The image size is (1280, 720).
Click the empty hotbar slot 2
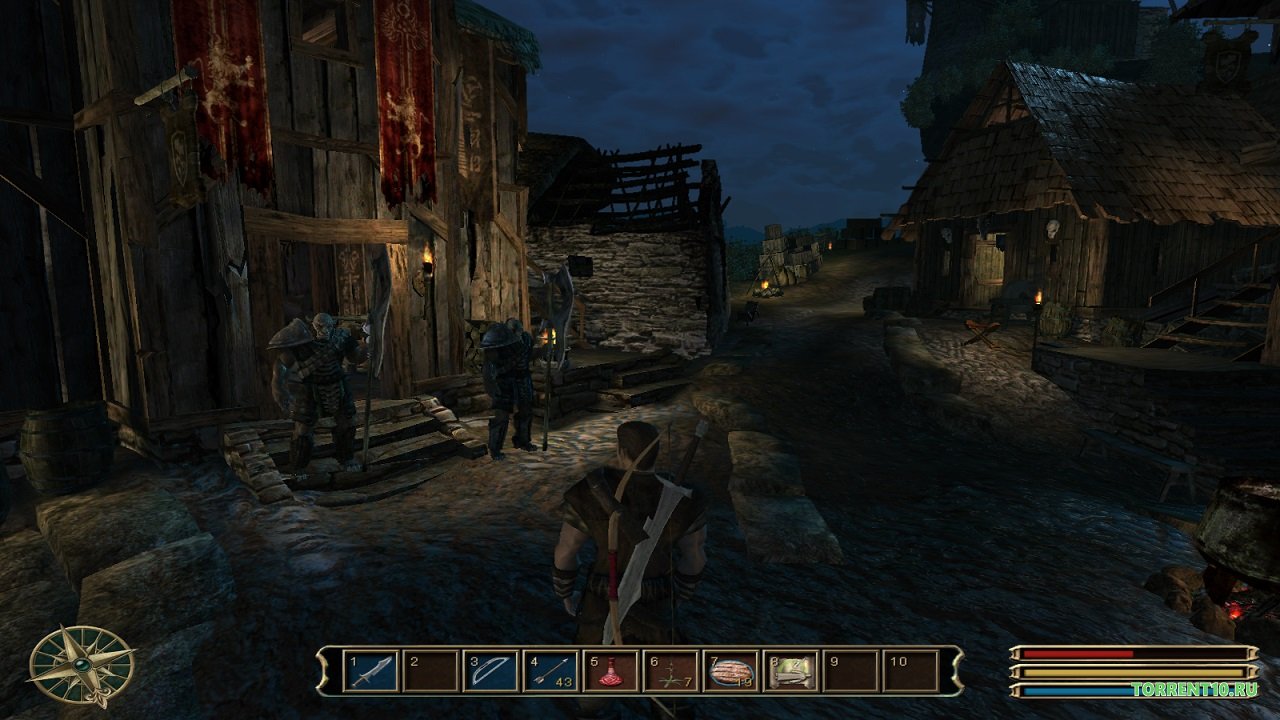(431, 671)
